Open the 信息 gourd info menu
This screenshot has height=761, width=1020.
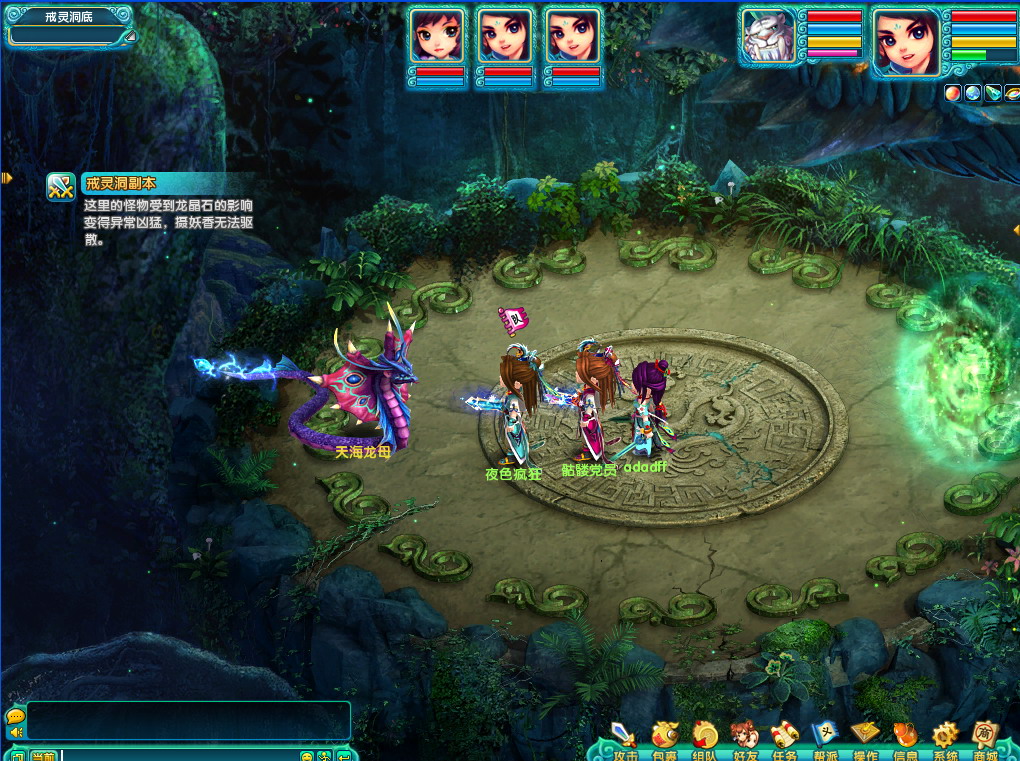click(x=905, y=737)
